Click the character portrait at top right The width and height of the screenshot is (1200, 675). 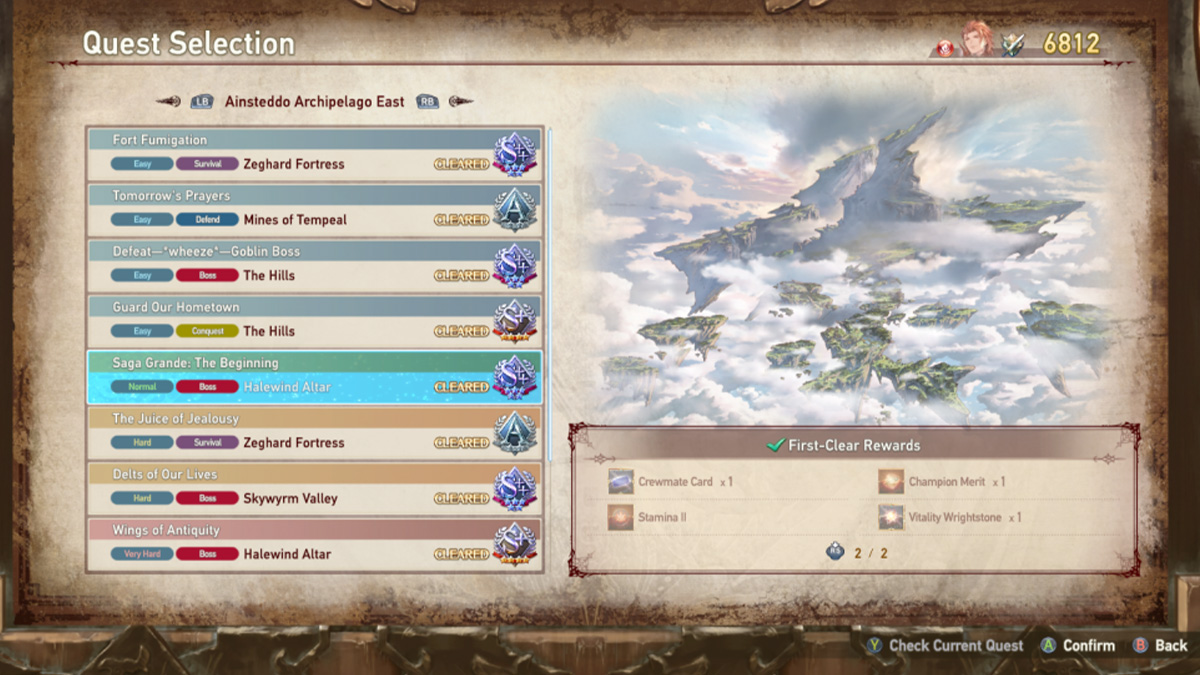[x=976, y=40]
